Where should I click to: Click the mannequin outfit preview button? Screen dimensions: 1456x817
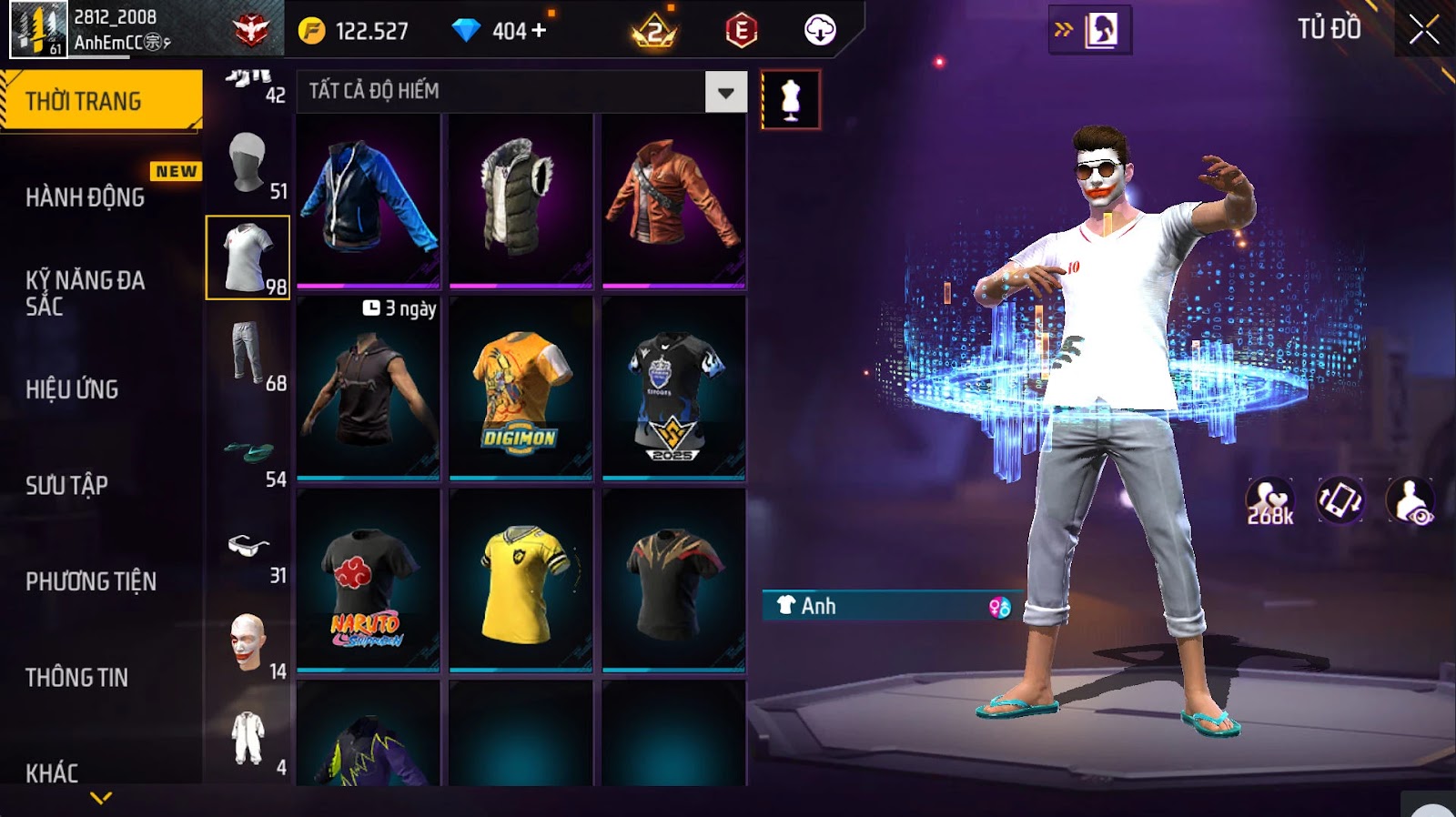[790, 99]
